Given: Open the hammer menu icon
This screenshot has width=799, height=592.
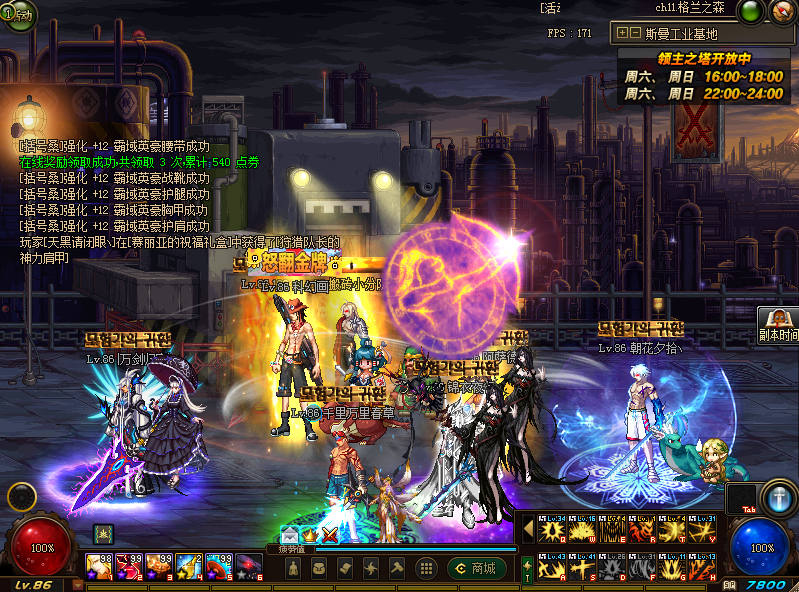Looking at the screenshot, I should [397, 568].
